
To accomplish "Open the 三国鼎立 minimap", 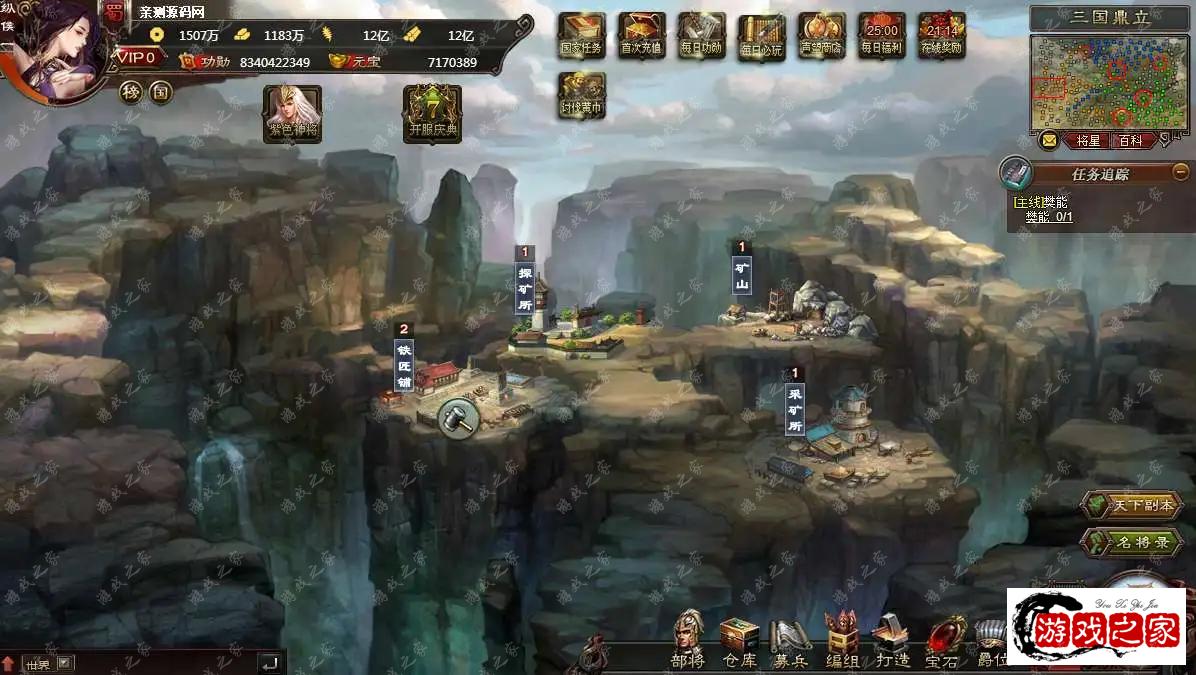I will (x=1109, y=83).
